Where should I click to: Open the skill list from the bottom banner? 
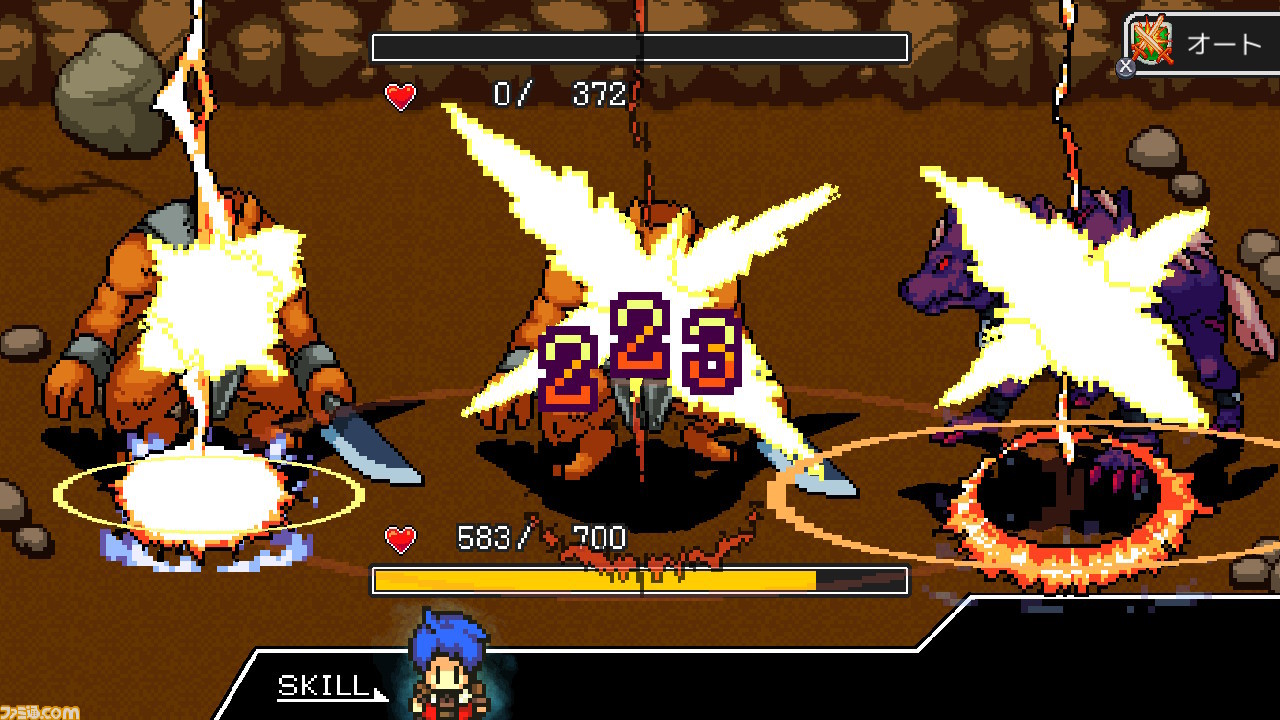tap(320, 687)
